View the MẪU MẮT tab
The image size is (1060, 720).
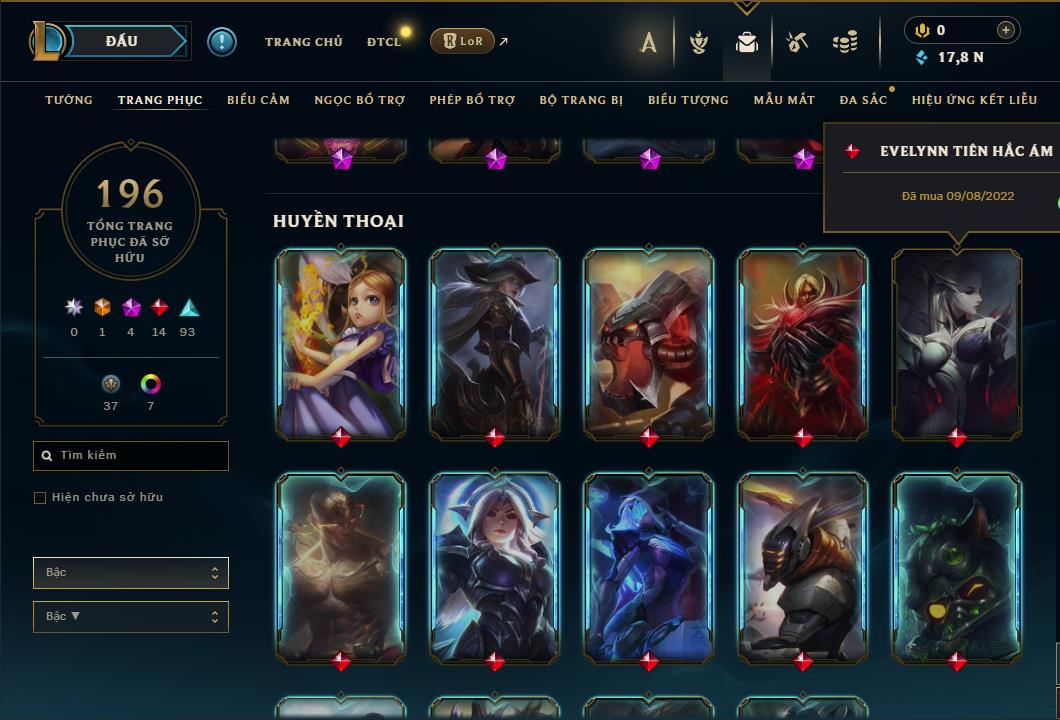[784, 100]
